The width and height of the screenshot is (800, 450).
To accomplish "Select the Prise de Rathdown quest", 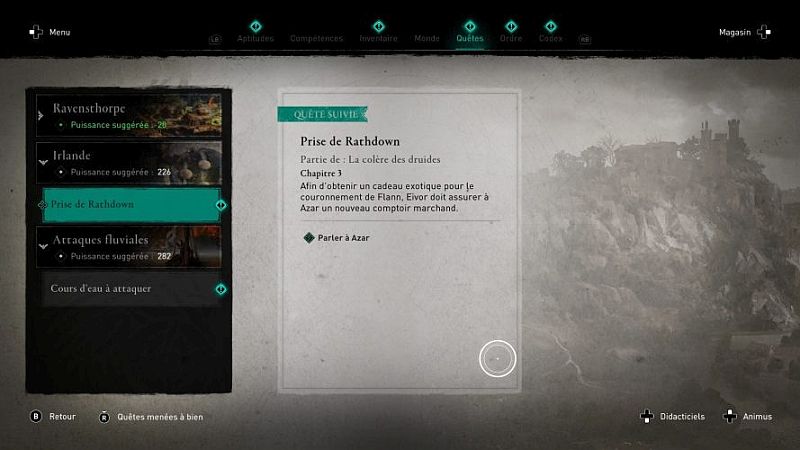I will coord(130,205).
